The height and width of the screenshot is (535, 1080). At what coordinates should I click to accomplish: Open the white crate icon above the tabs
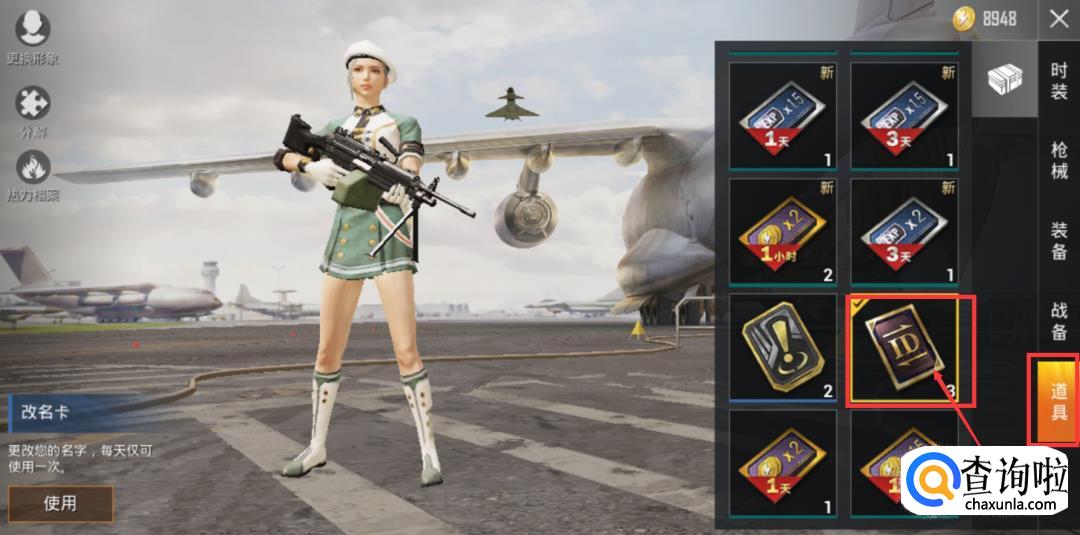(1004, 80)
